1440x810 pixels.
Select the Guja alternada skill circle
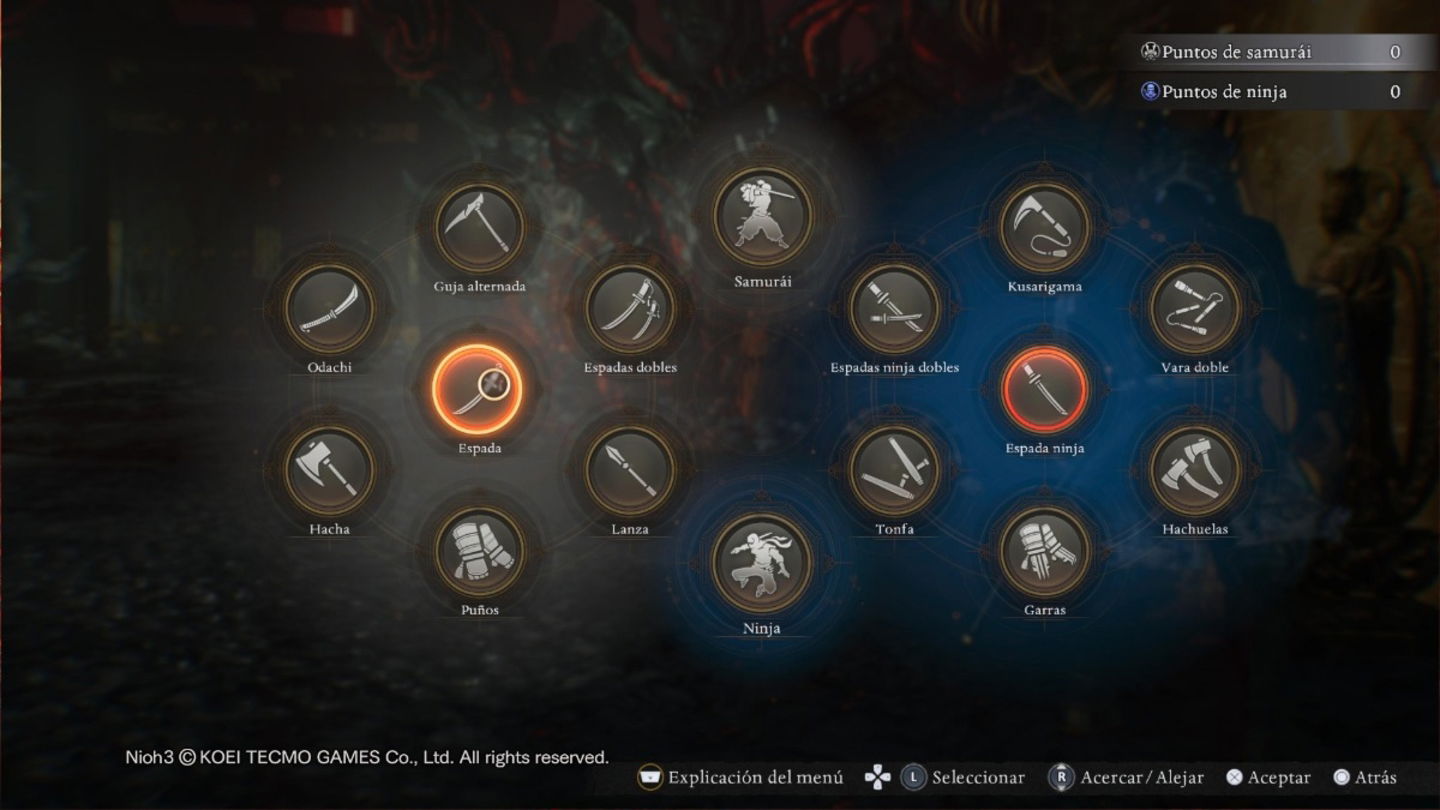481,227
